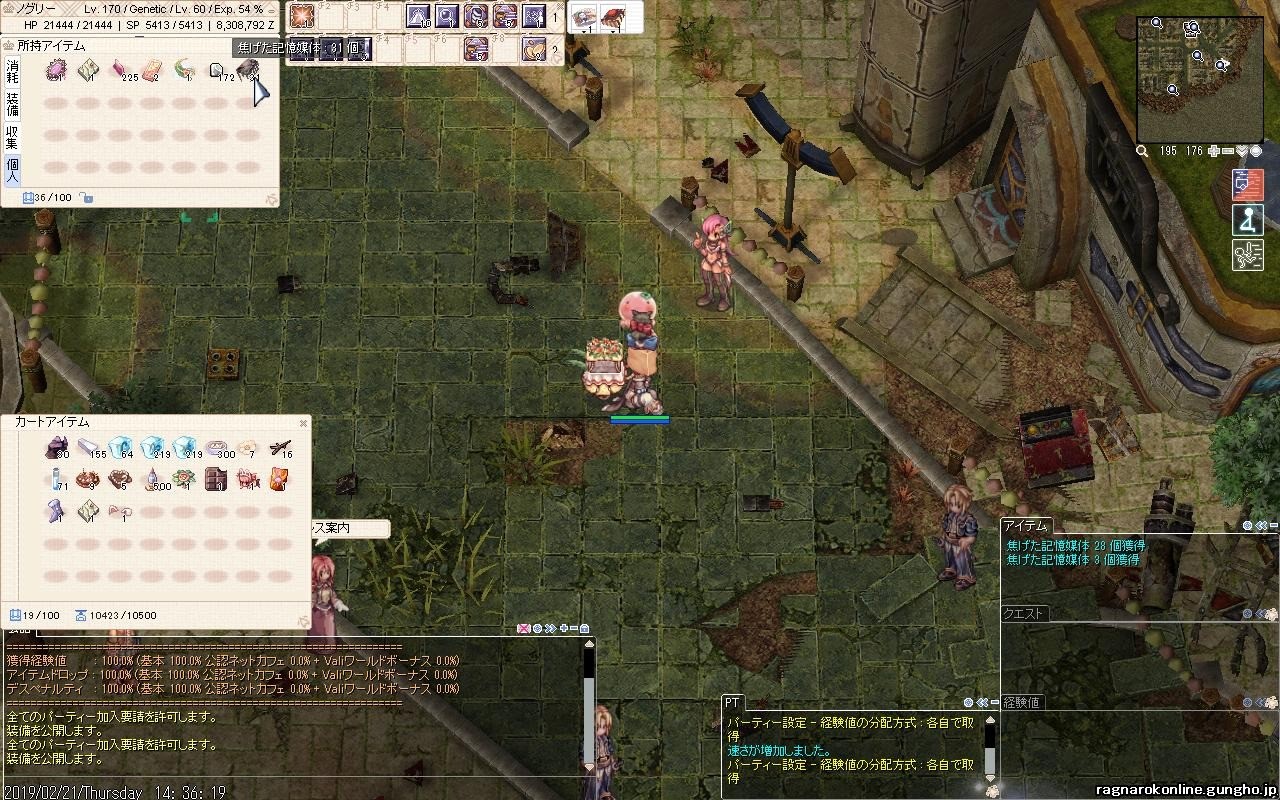Toggle the sitting figure icon
1280x800 pixels.
pyautogui.click(x=1247, y=220)
